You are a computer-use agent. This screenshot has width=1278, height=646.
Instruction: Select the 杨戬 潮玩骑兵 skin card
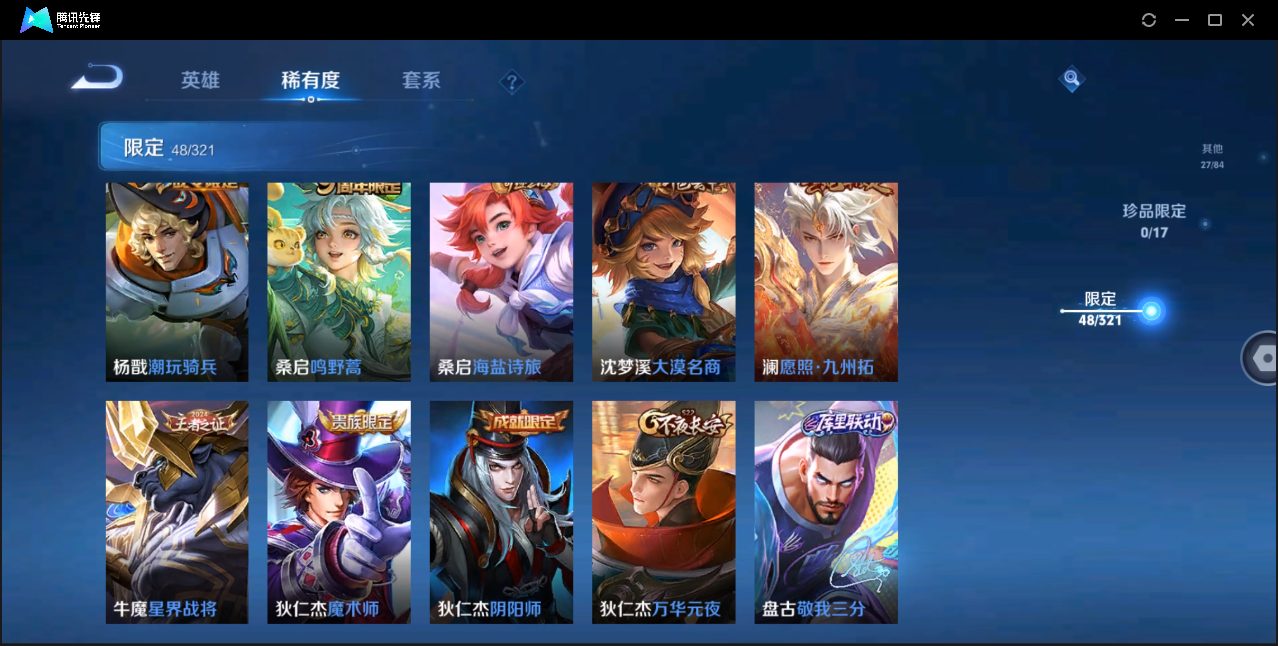pos(177,282)
